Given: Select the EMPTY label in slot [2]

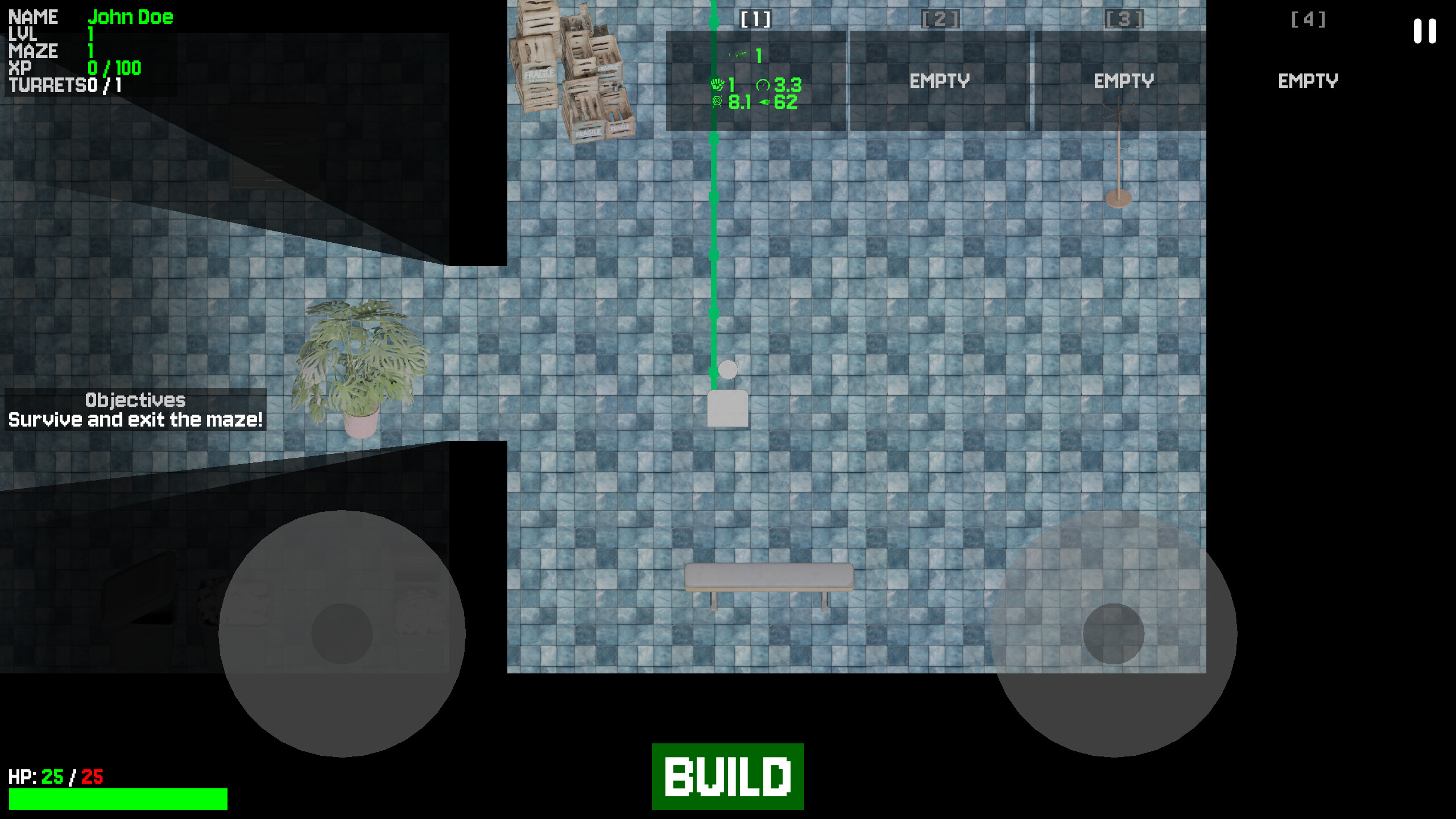Looking at the screenshot, I should tap(940, 81).
